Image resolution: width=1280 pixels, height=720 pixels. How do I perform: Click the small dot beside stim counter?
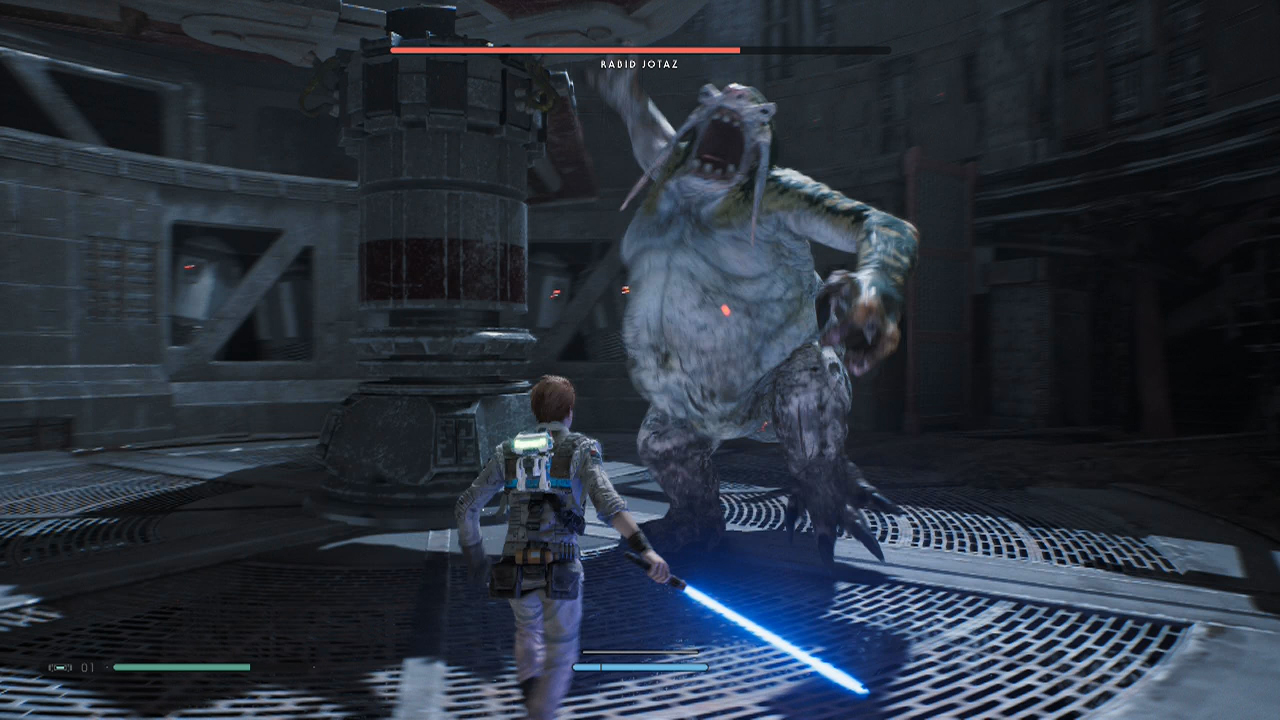coord(108,668)
